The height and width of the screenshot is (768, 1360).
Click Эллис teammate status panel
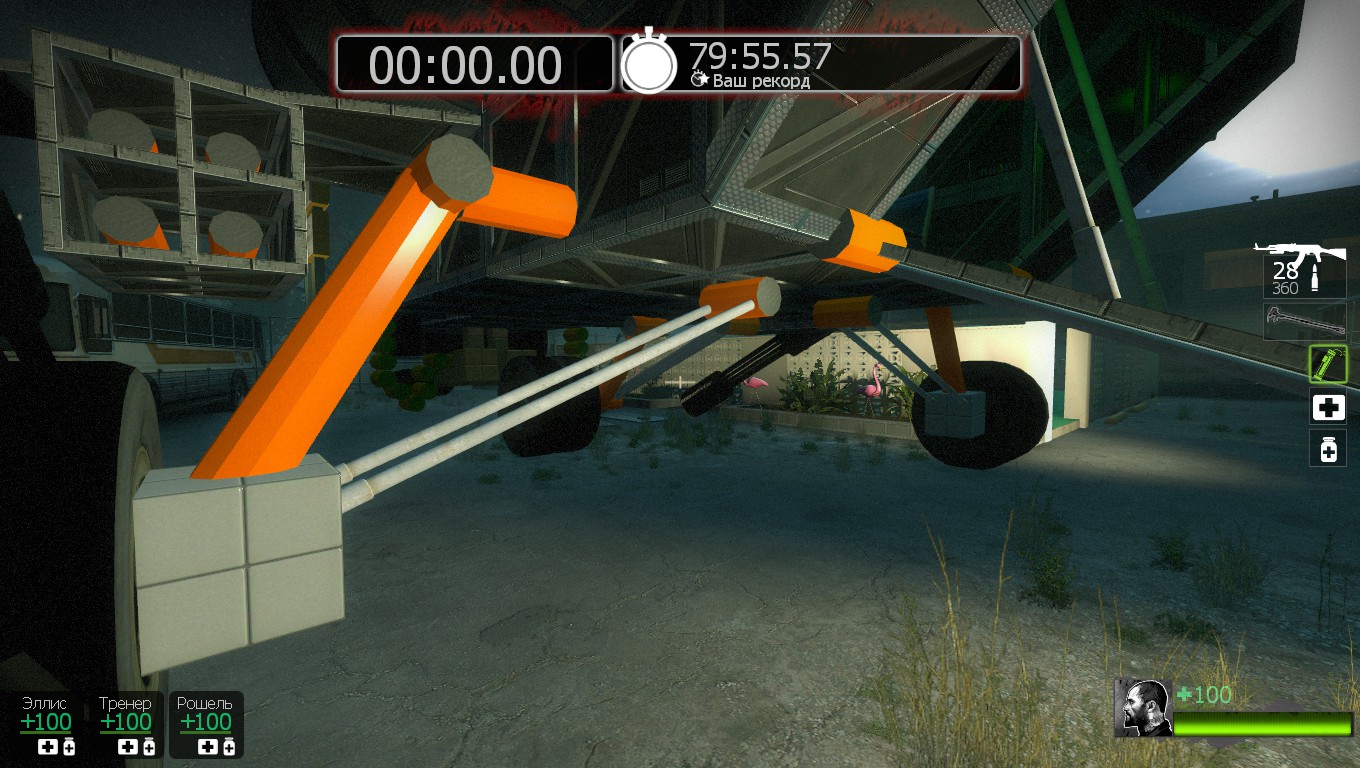point(46,724)
